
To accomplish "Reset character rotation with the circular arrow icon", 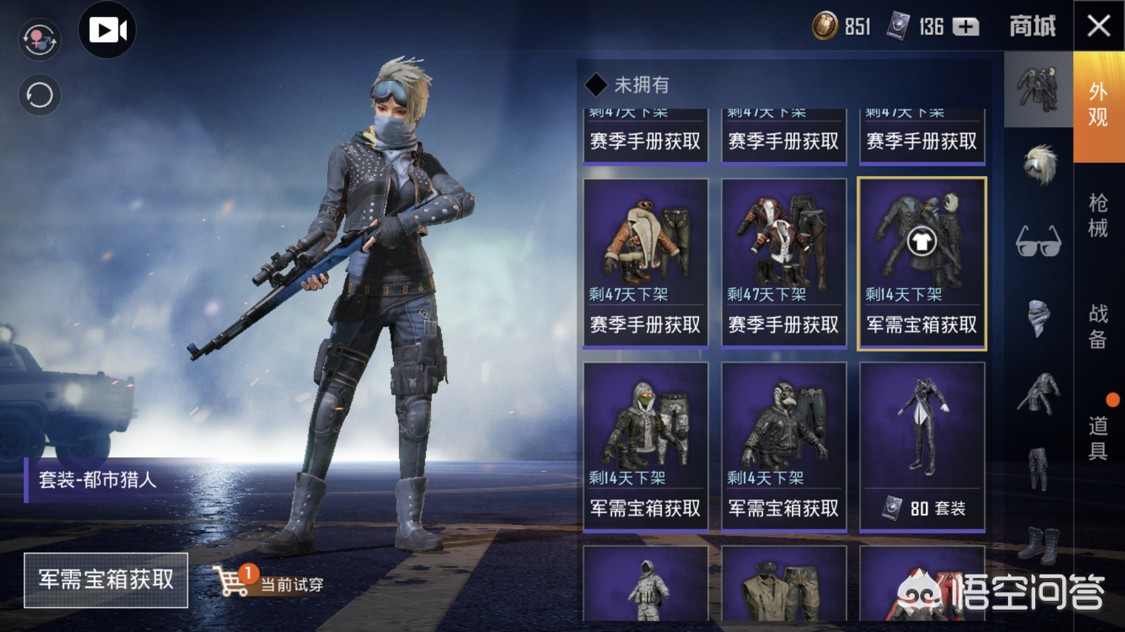I will pos(40,95).
